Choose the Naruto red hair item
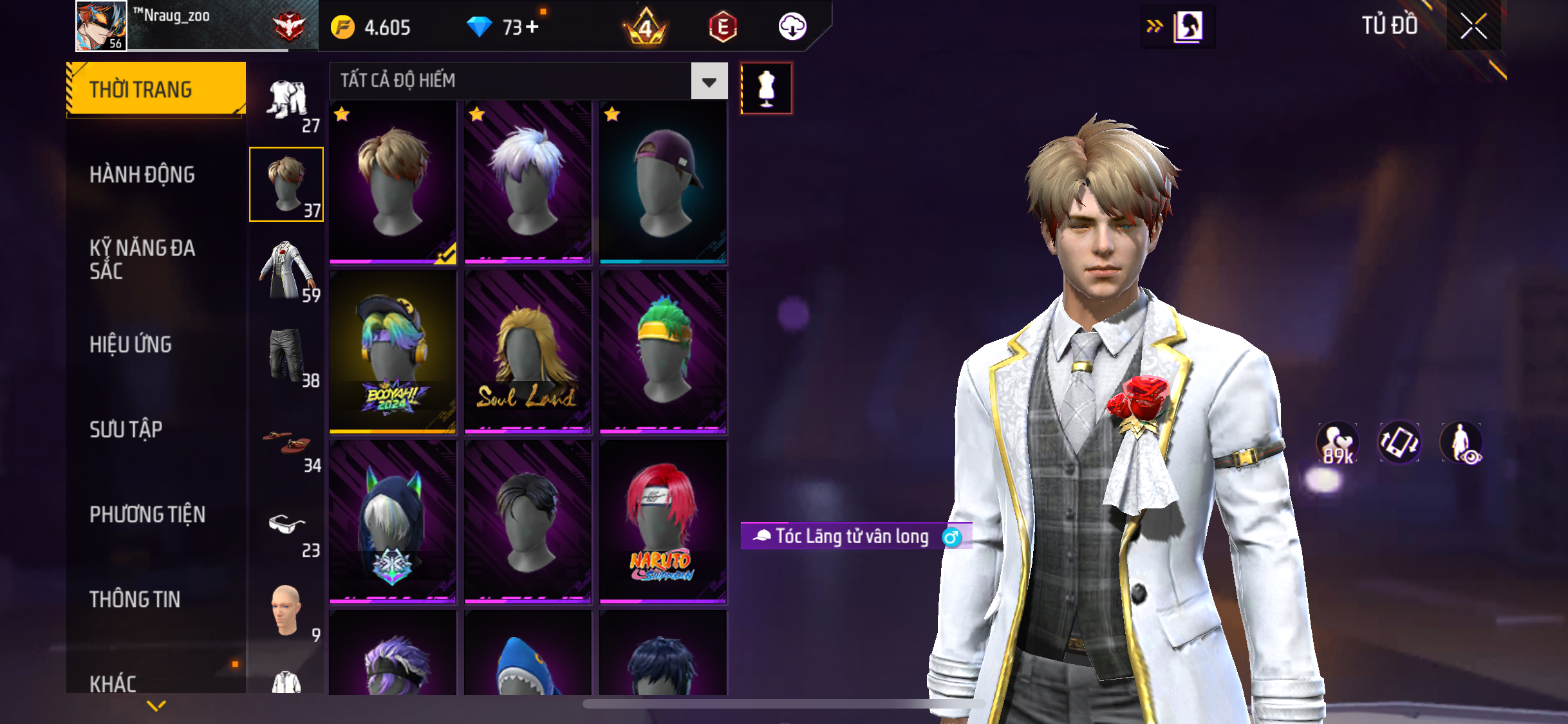This screenshot has height=724, width=1568. point(663,522)
